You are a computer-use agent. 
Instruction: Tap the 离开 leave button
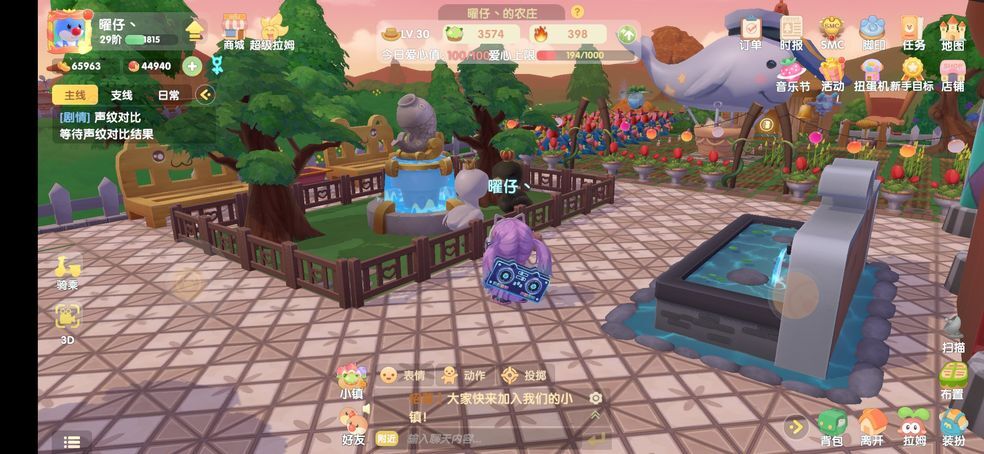(x=872, y=426)
